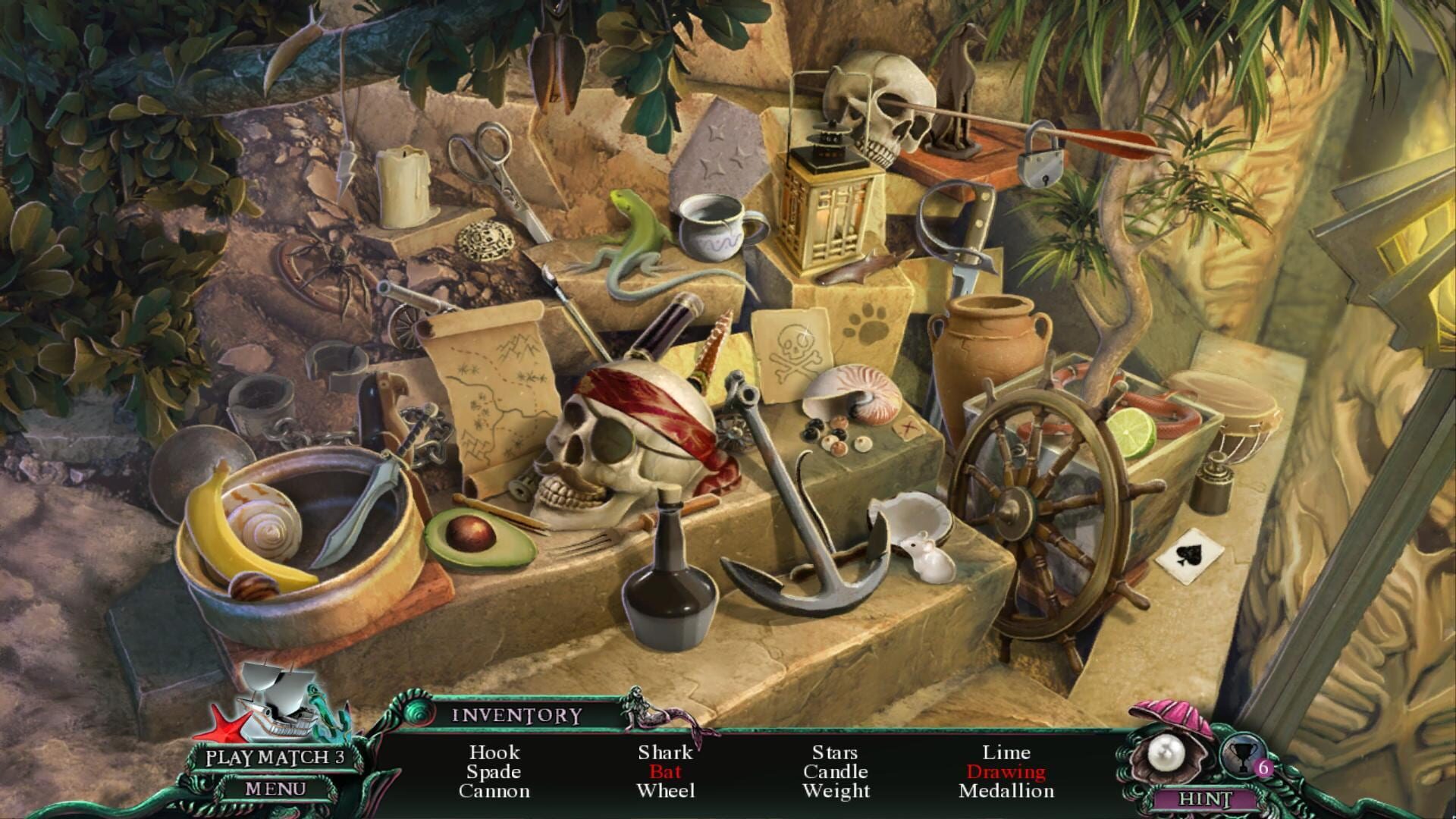
Task: Open the Menu
Action: coord(275,790)
